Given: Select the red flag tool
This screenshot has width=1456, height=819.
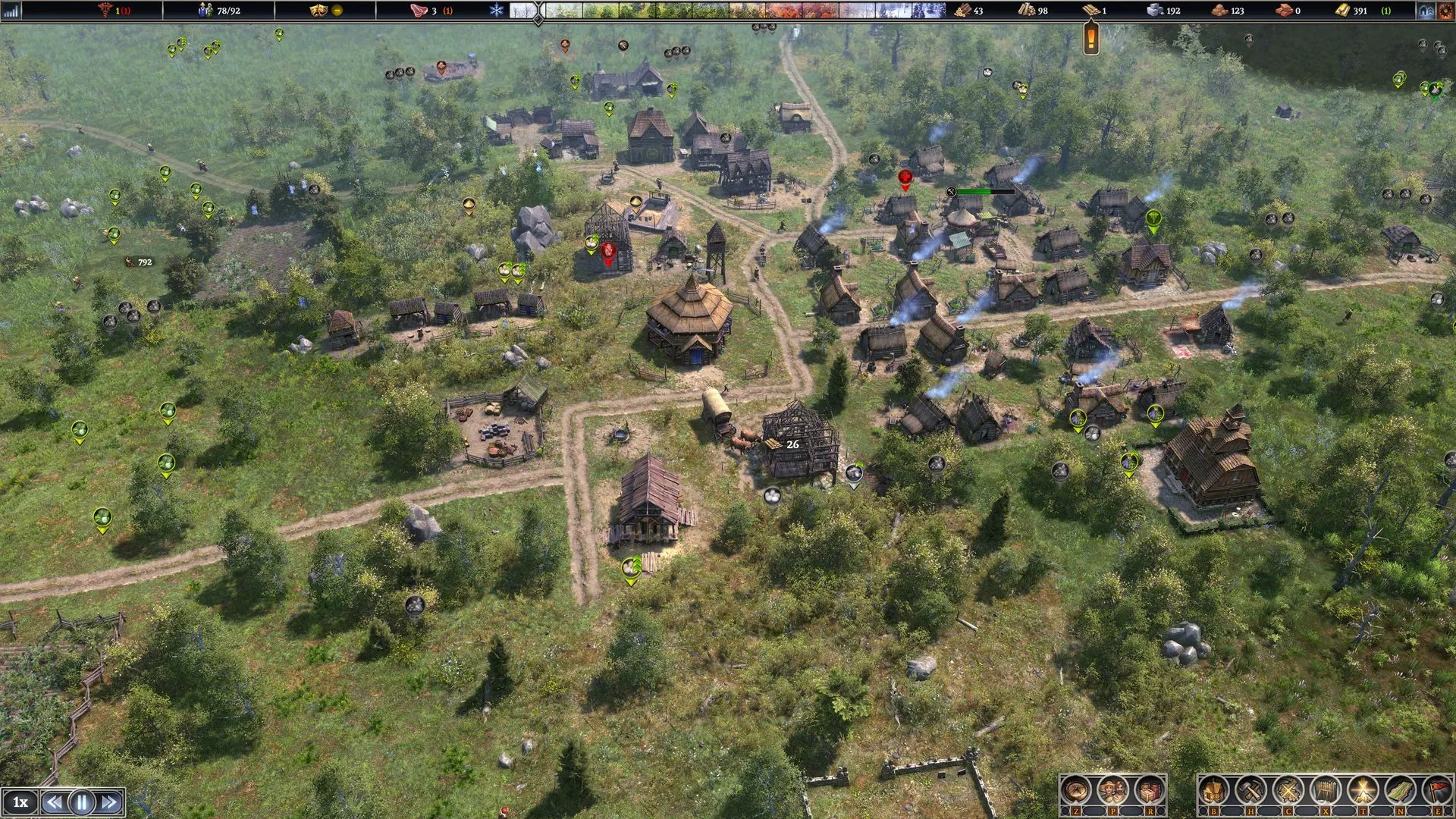Looking at the screenshot, I should (1437, 790).
